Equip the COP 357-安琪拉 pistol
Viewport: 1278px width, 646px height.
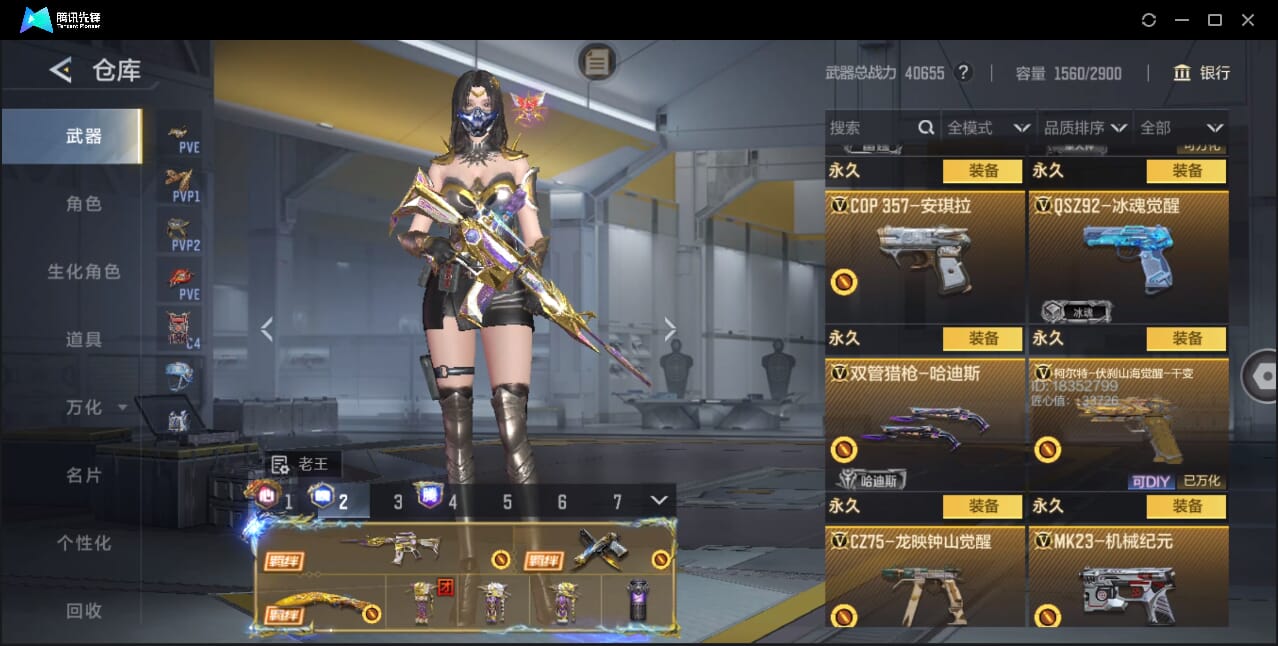pos(983,171)
